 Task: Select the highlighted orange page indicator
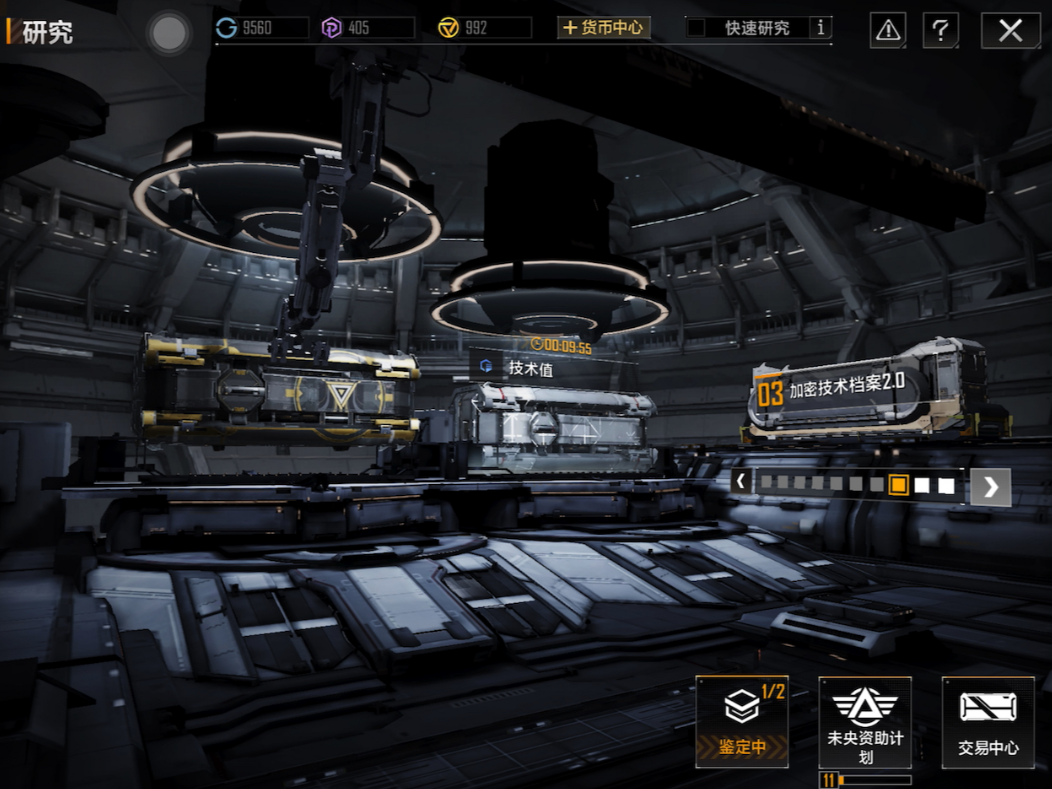(898, 485)
